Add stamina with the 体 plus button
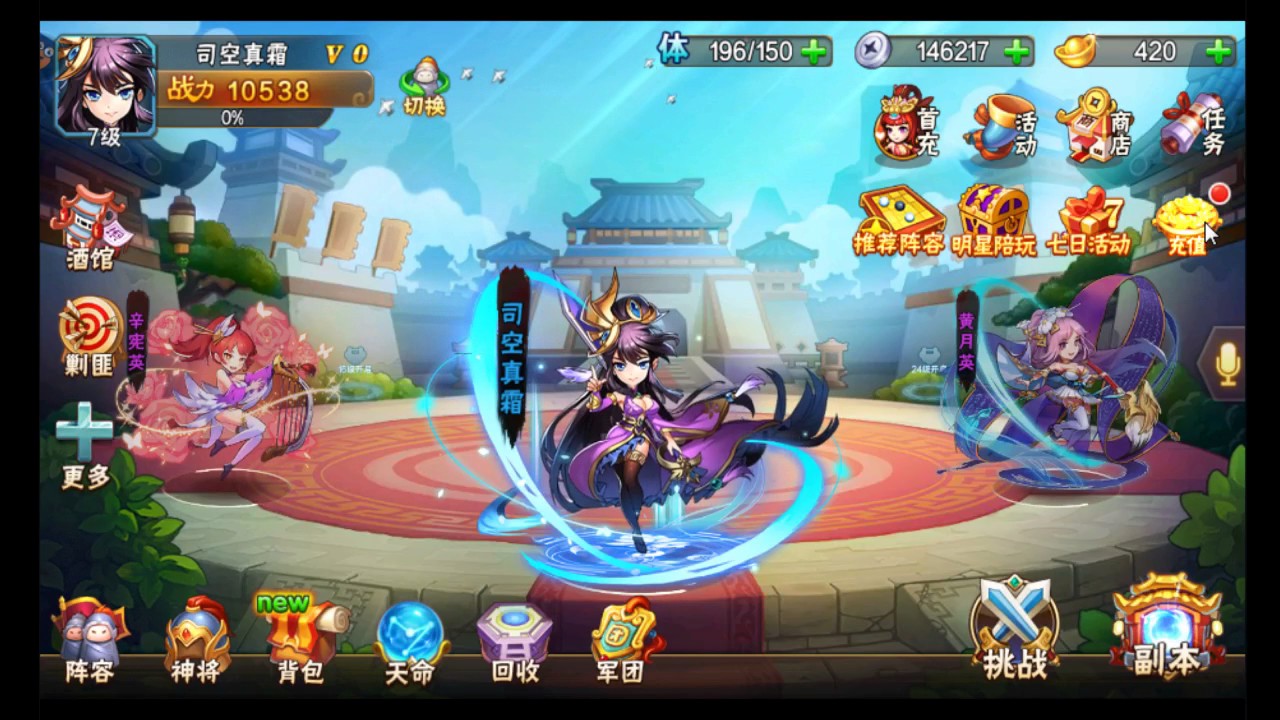Screen dimensions: 1280x720 (816, 51)
